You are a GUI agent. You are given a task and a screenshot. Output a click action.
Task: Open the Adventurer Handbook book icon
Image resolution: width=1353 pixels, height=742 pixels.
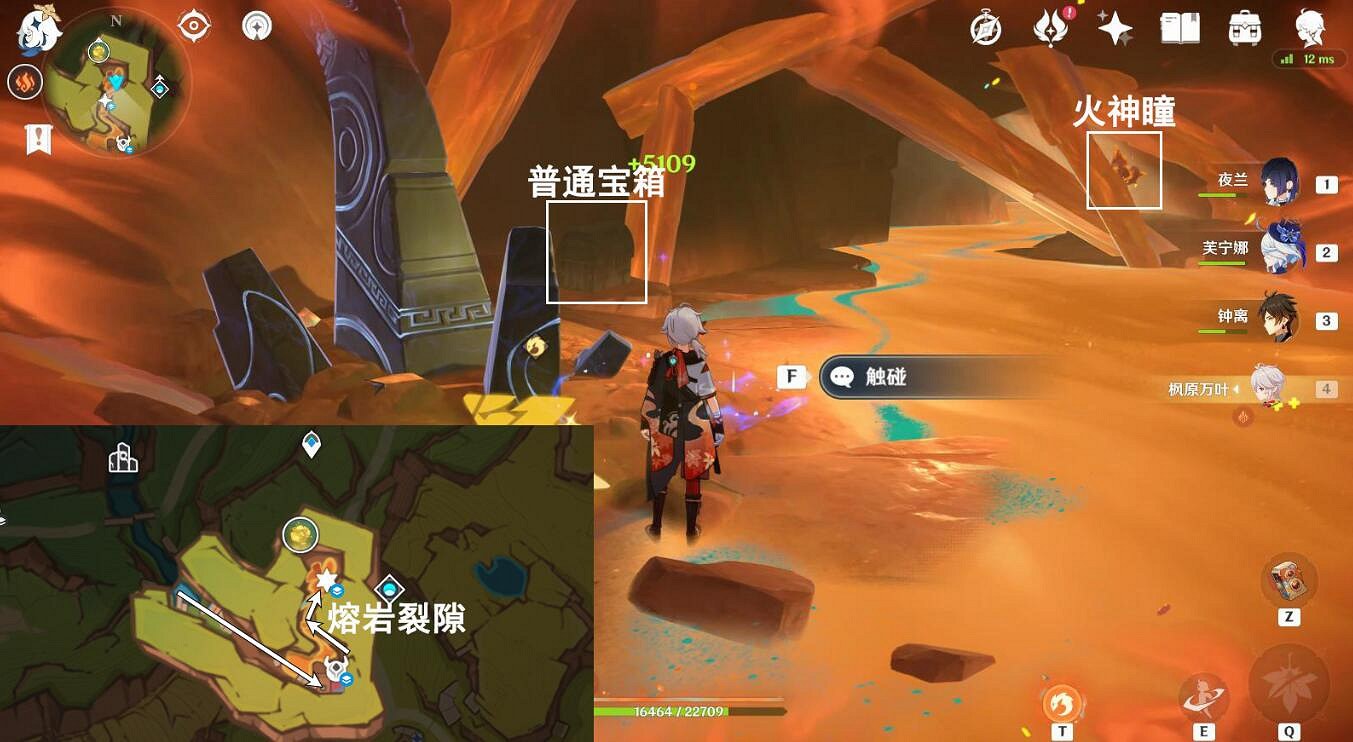click(1180, 30)
